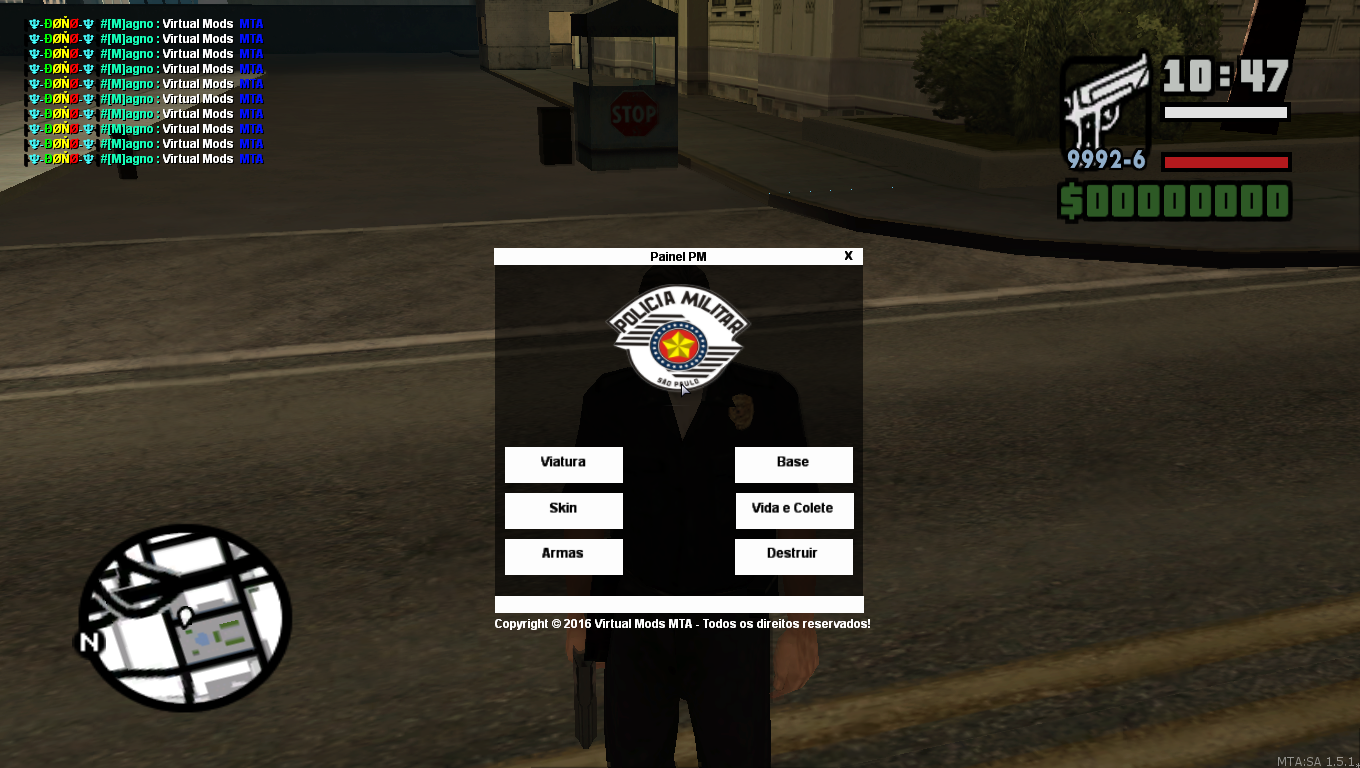This screenshot has width=1360, height=768.
Task: Click the clock showing 10:47
Action: tap(1222, 74)
